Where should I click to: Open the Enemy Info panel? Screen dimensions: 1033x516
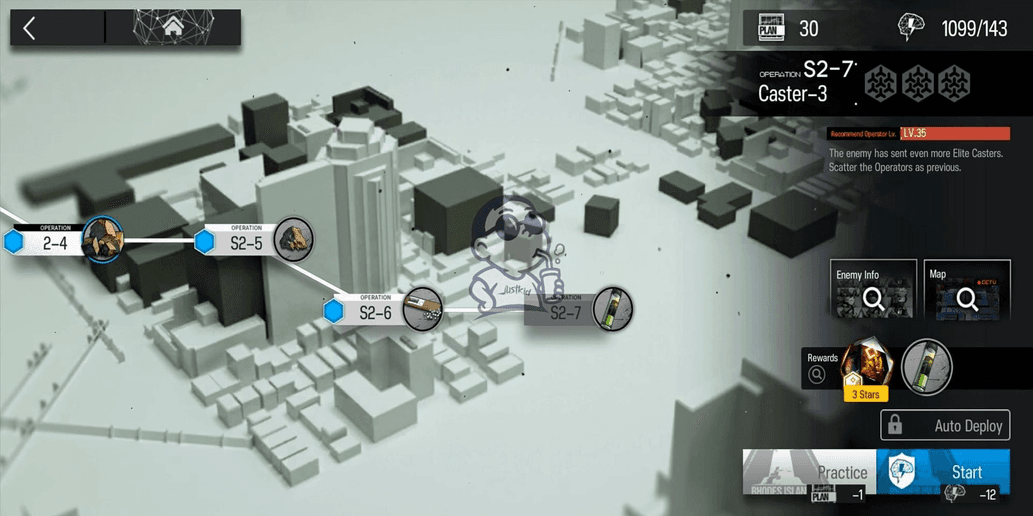(873, 290)
